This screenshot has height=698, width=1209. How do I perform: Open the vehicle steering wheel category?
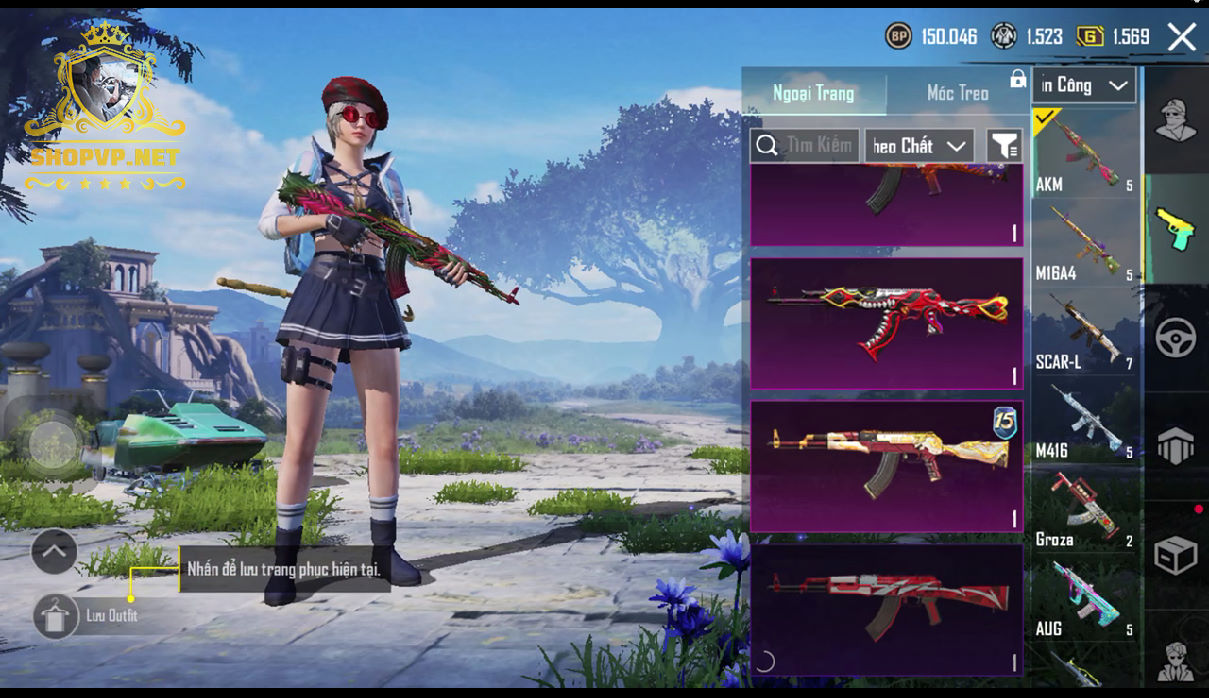(x=1175, y=338)
